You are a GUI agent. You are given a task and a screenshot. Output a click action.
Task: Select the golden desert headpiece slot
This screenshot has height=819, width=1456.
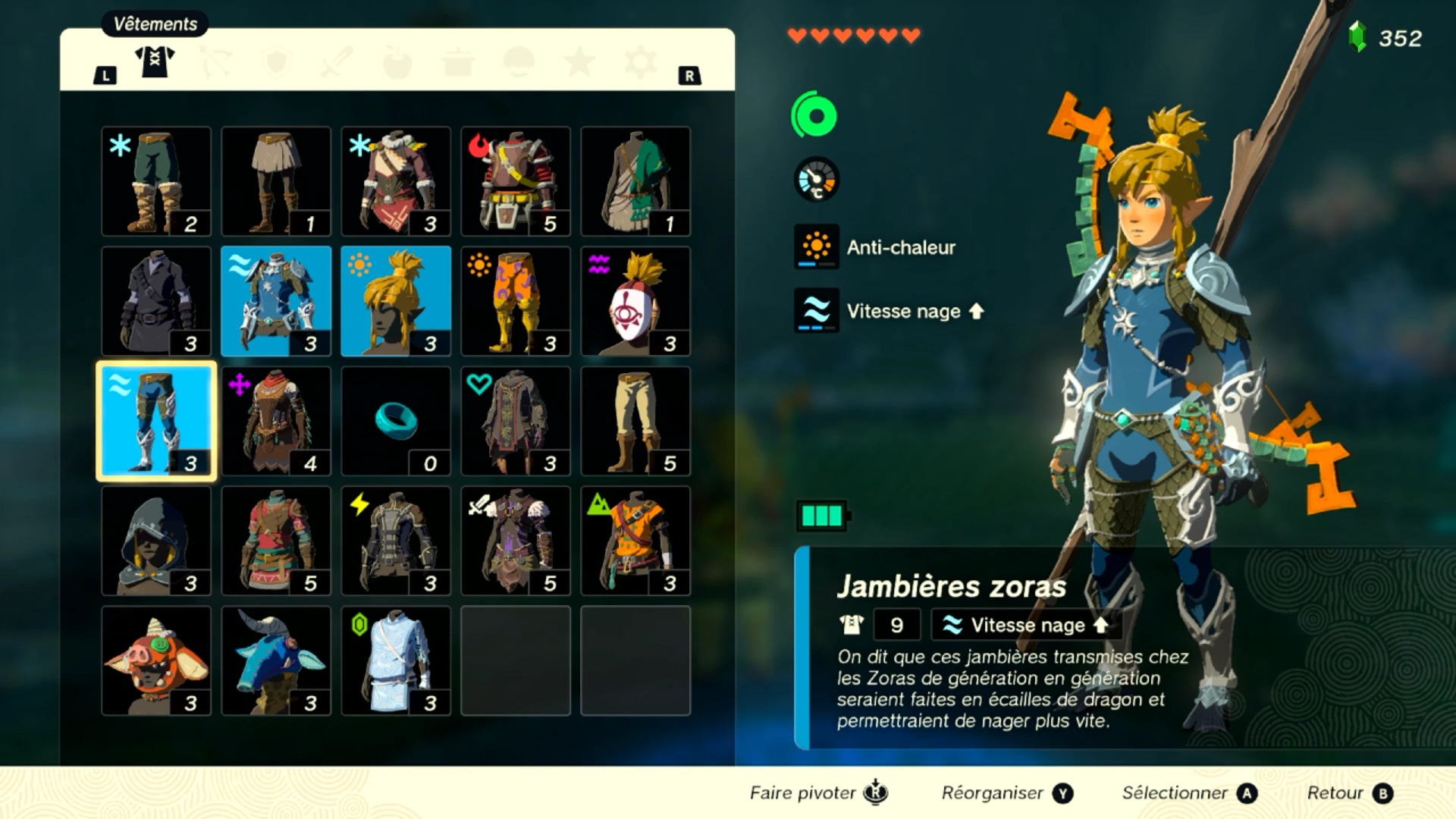pyautogui.click(x=396, y=302)
